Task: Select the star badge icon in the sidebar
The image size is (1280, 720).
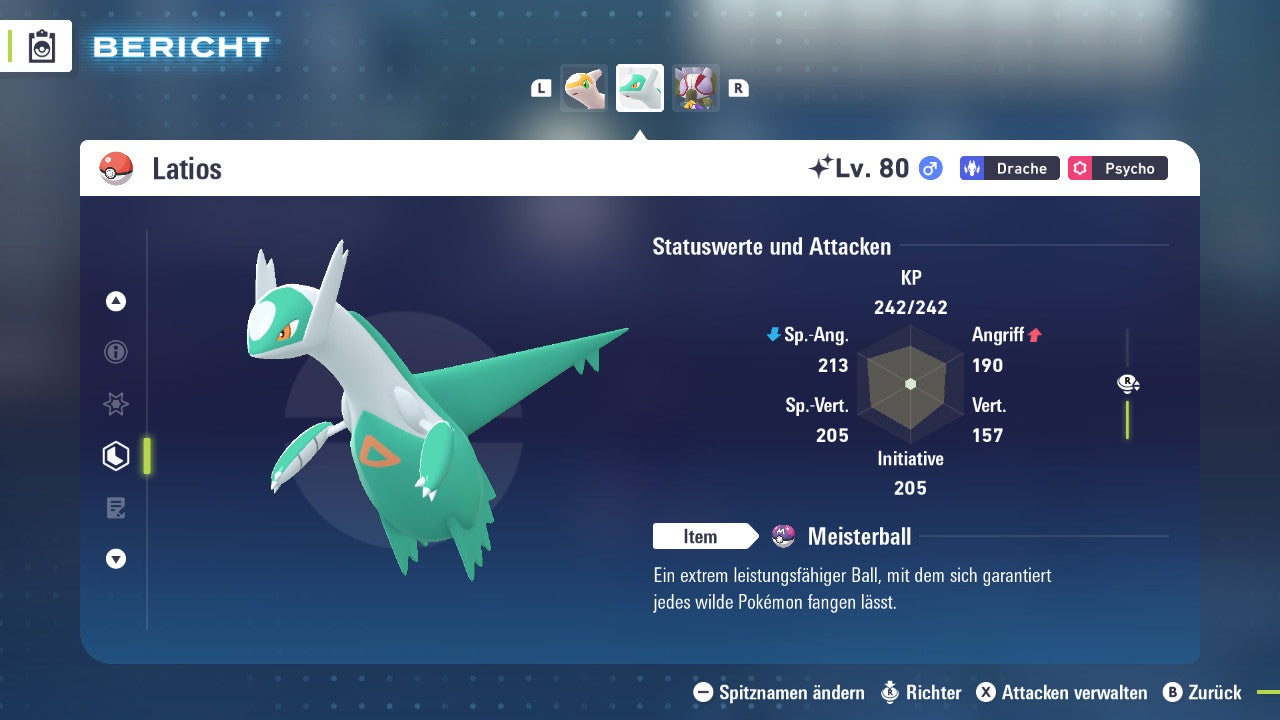Action: (115, 404)
